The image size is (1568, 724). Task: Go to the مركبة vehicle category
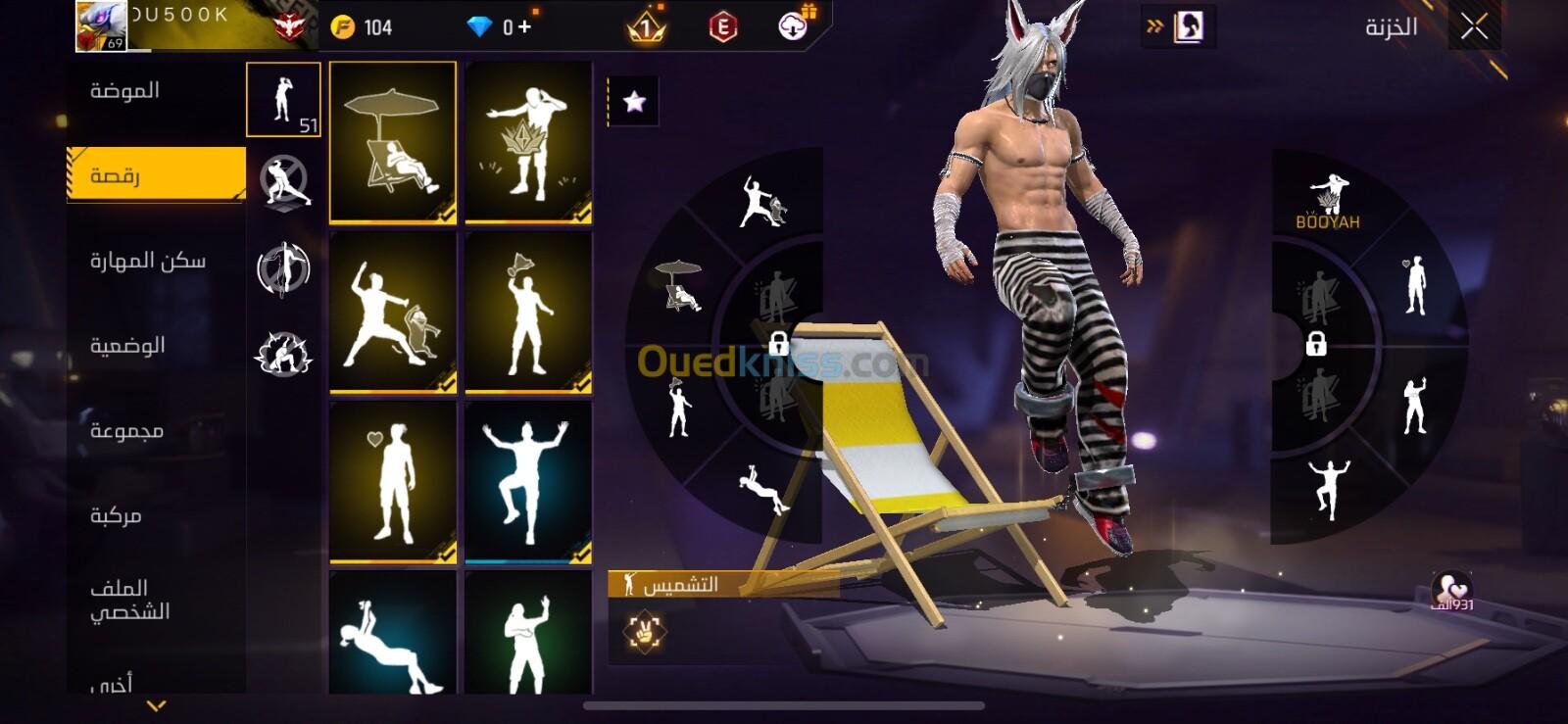click(116, 515)
